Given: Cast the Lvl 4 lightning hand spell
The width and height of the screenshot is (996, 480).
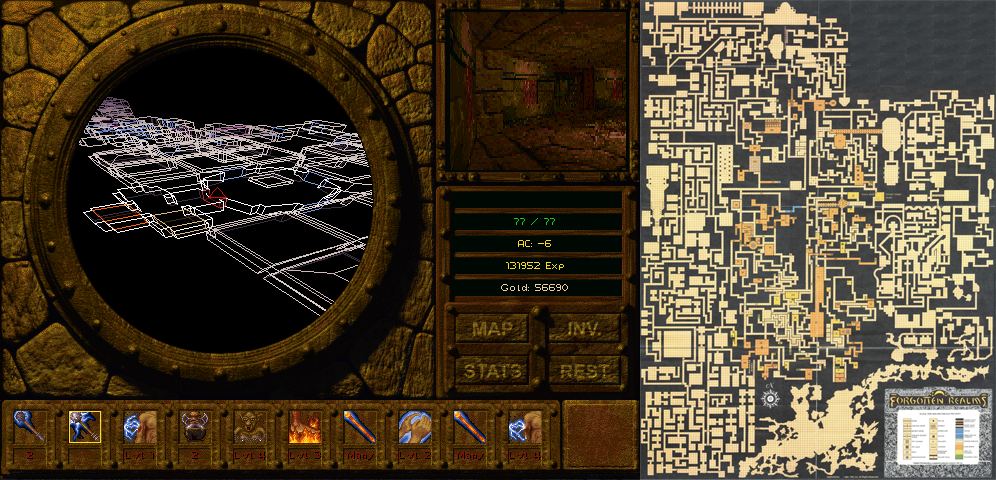Looking at the screenshot, I should 524,428.
